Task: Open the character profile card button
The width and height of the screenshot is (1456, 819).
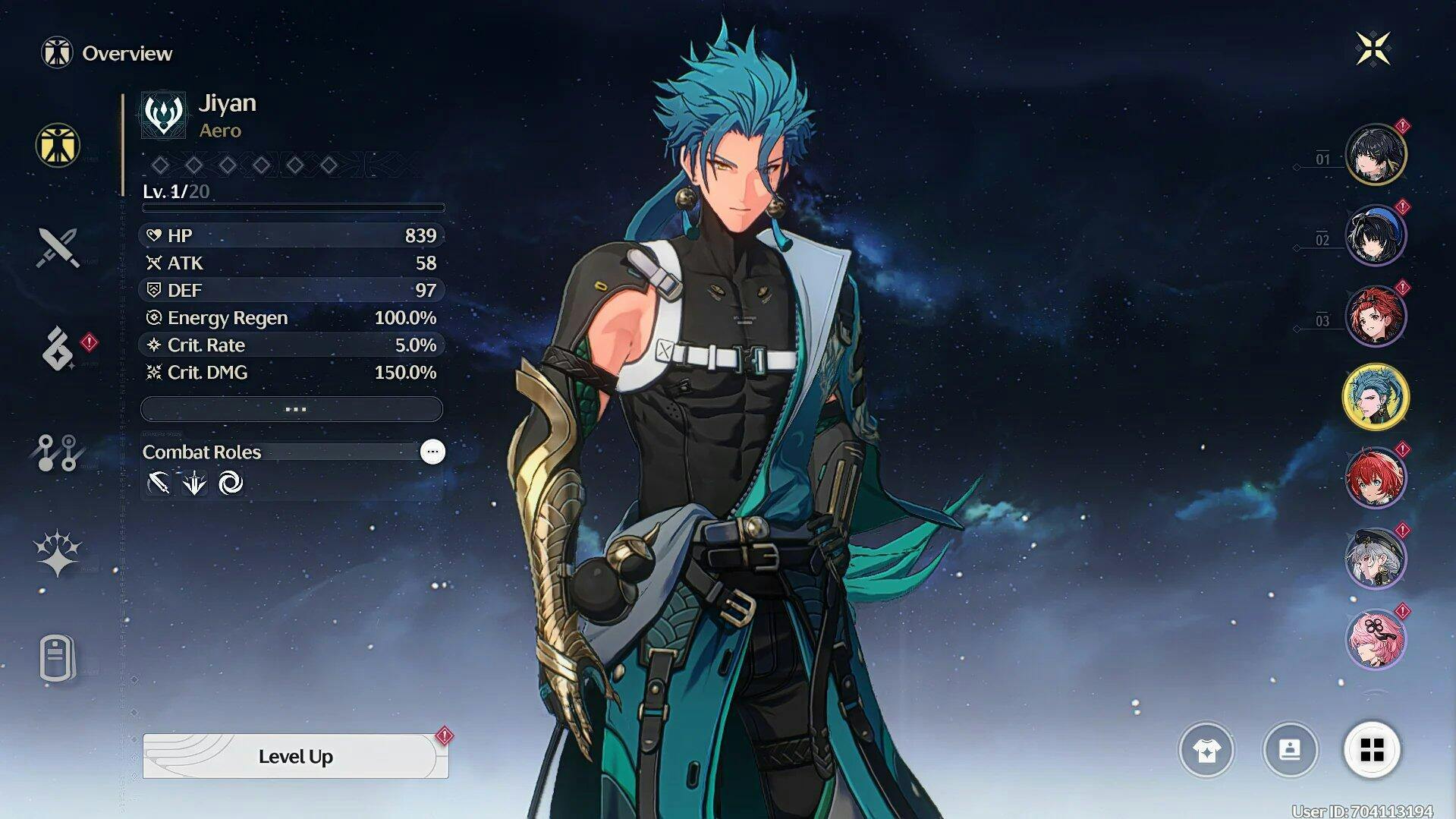Action: pyautogui.click(x=1290, y=750)
